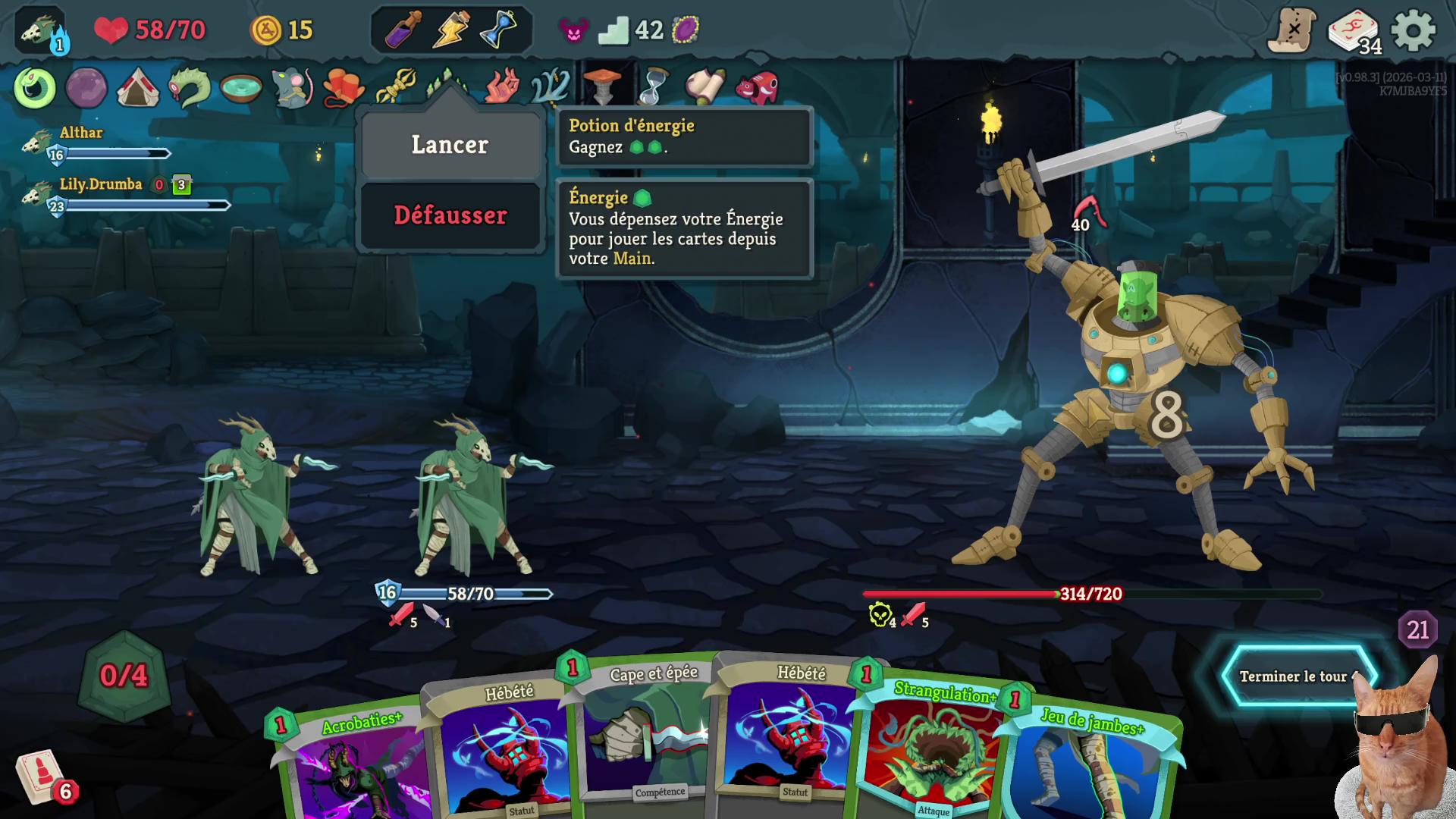This screenshot has height=819, width=1456.
Task: Inspect the red tent relic
Action: (137, 88)
